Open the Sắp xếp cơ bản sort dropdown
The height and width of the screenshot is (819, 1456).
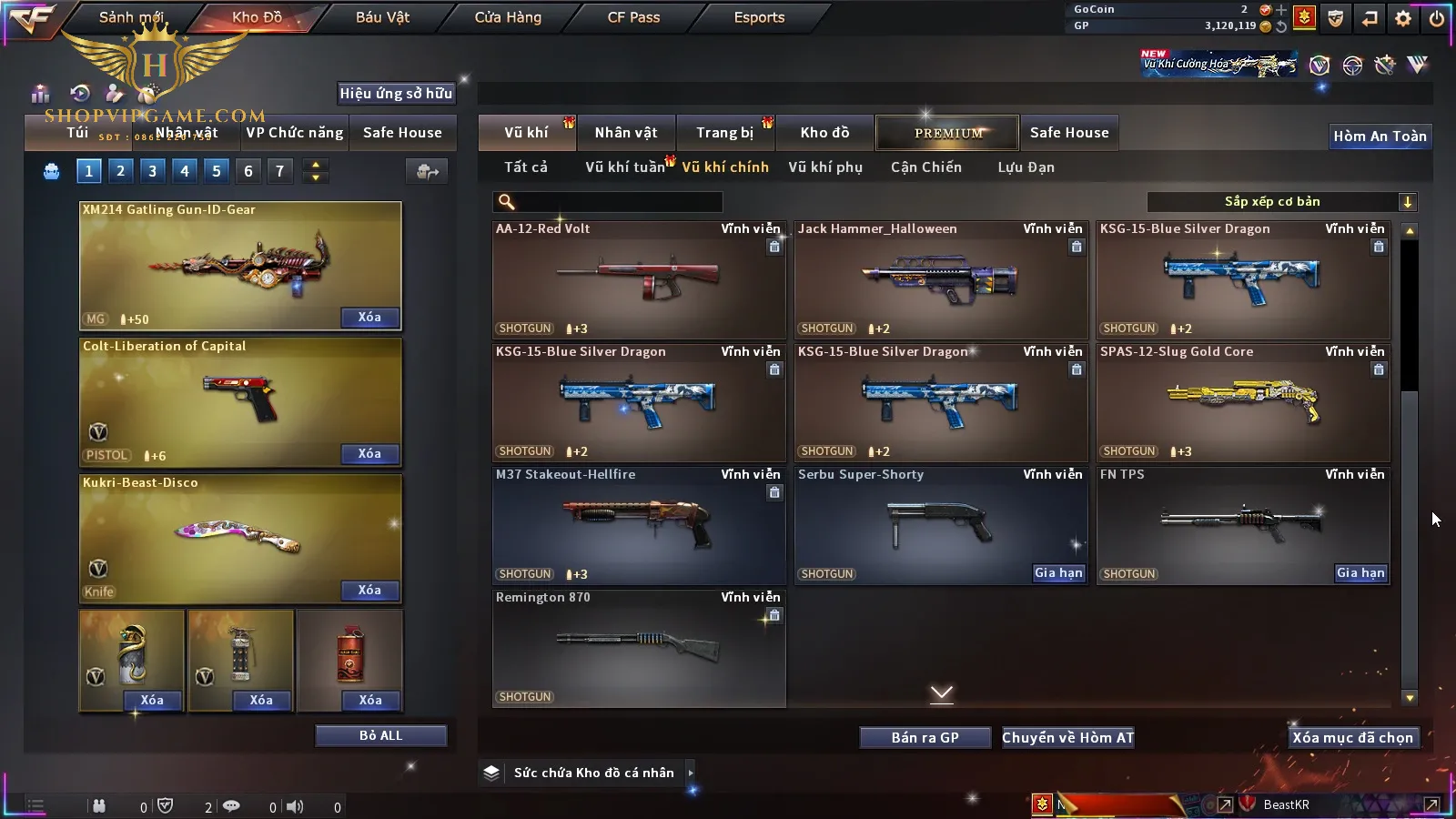[x=1281, y=202]
